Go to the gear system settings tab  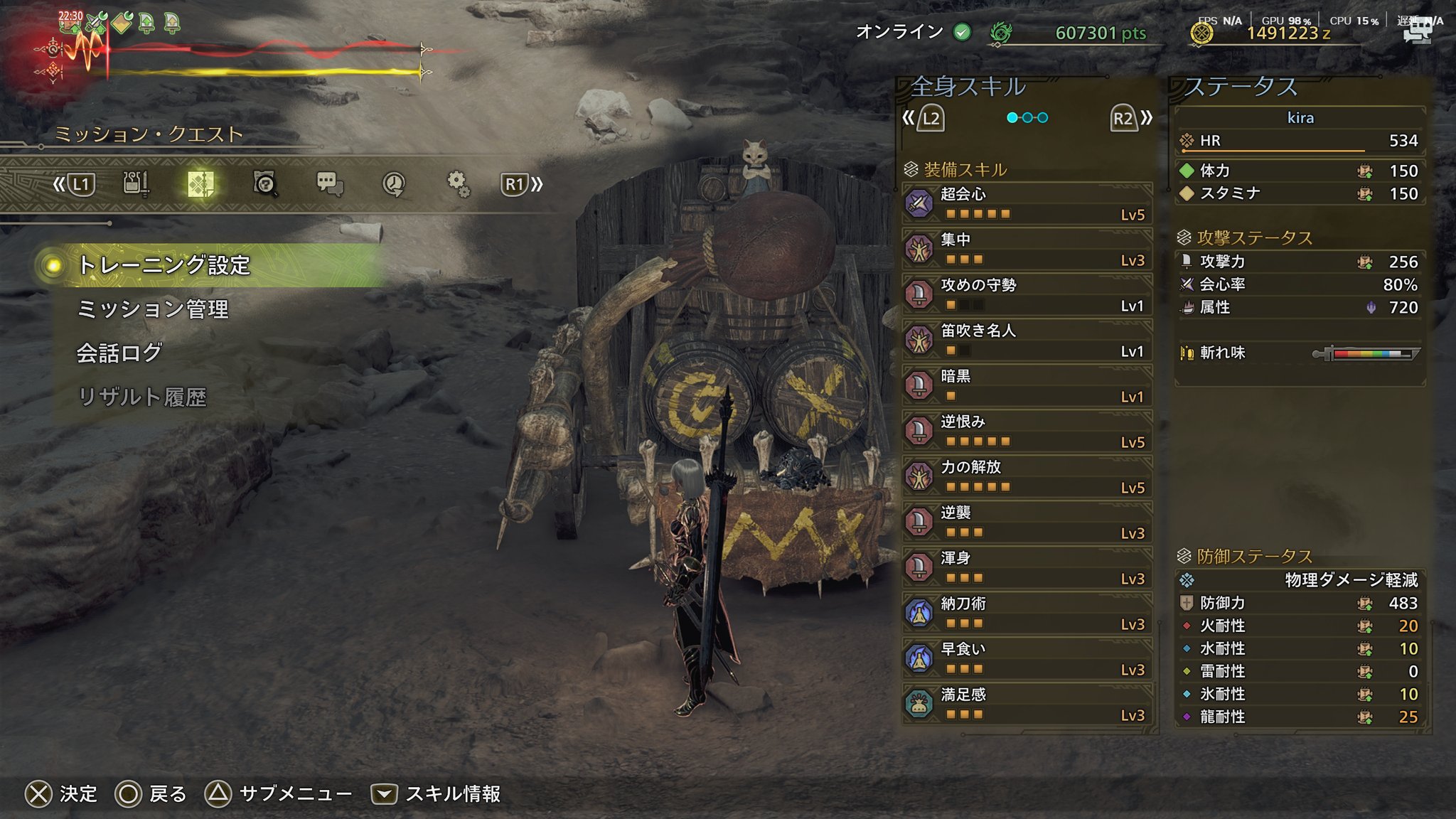[458, 184]
